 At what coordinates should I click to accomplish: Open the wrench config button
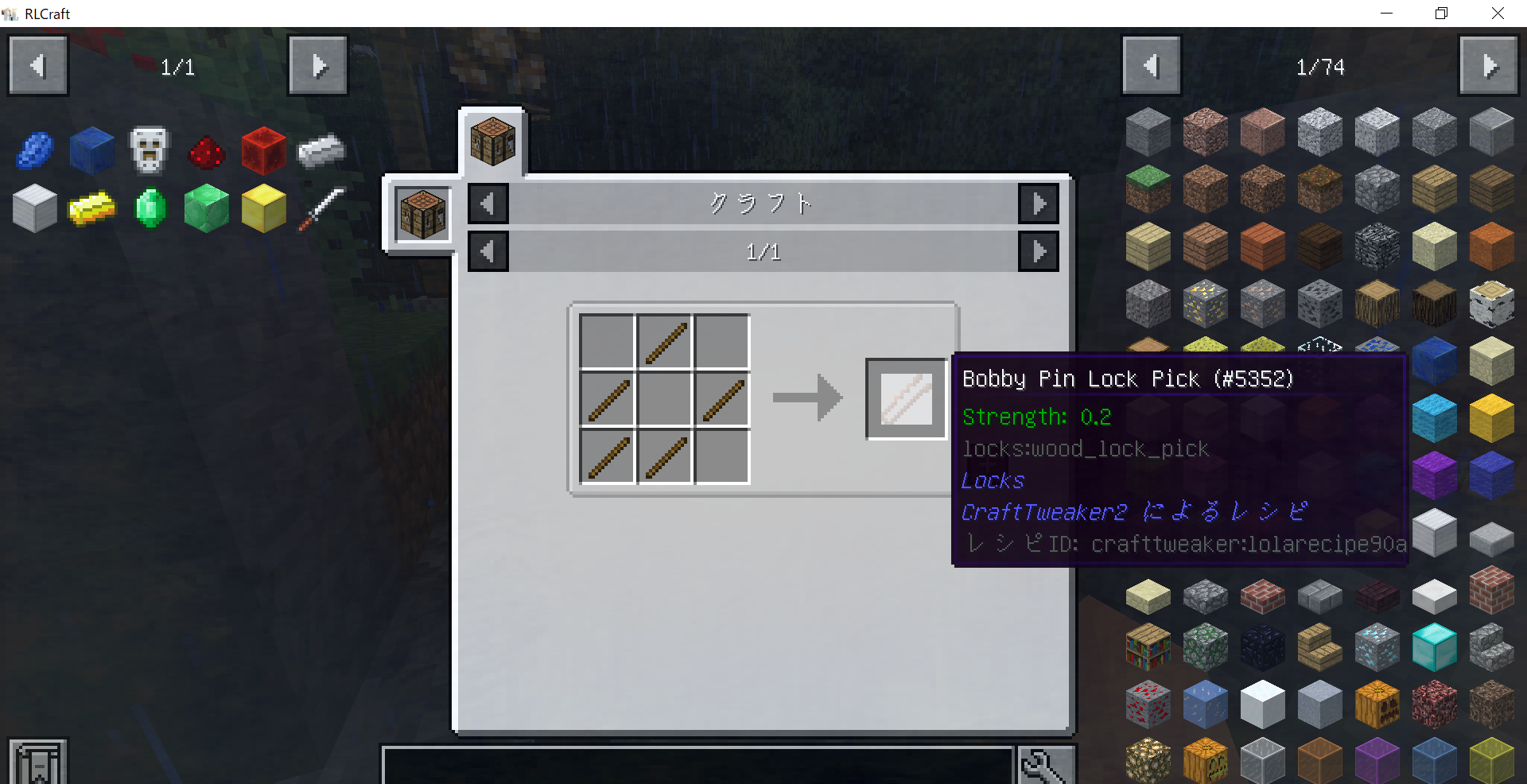pyautogui.click(x=1044, y=765)
